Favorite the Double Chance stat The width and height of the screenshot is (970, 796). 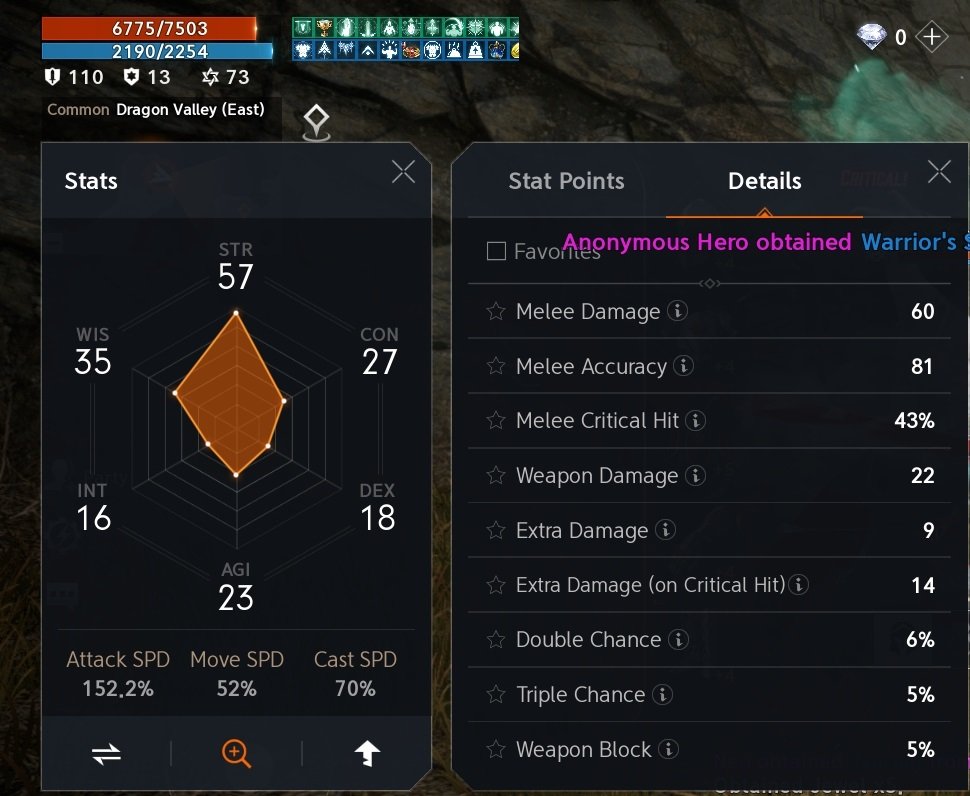pos(496,640)
